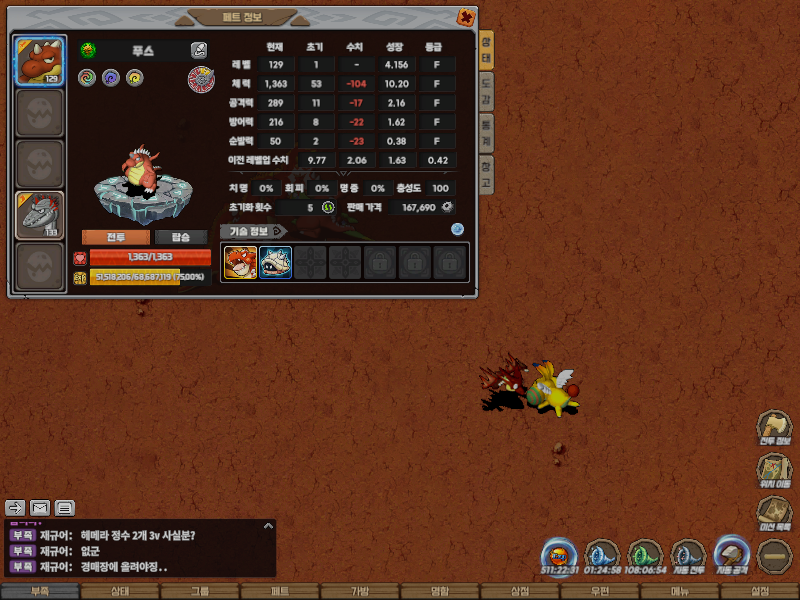Click the green reset count refresh icon

point(328,207)
